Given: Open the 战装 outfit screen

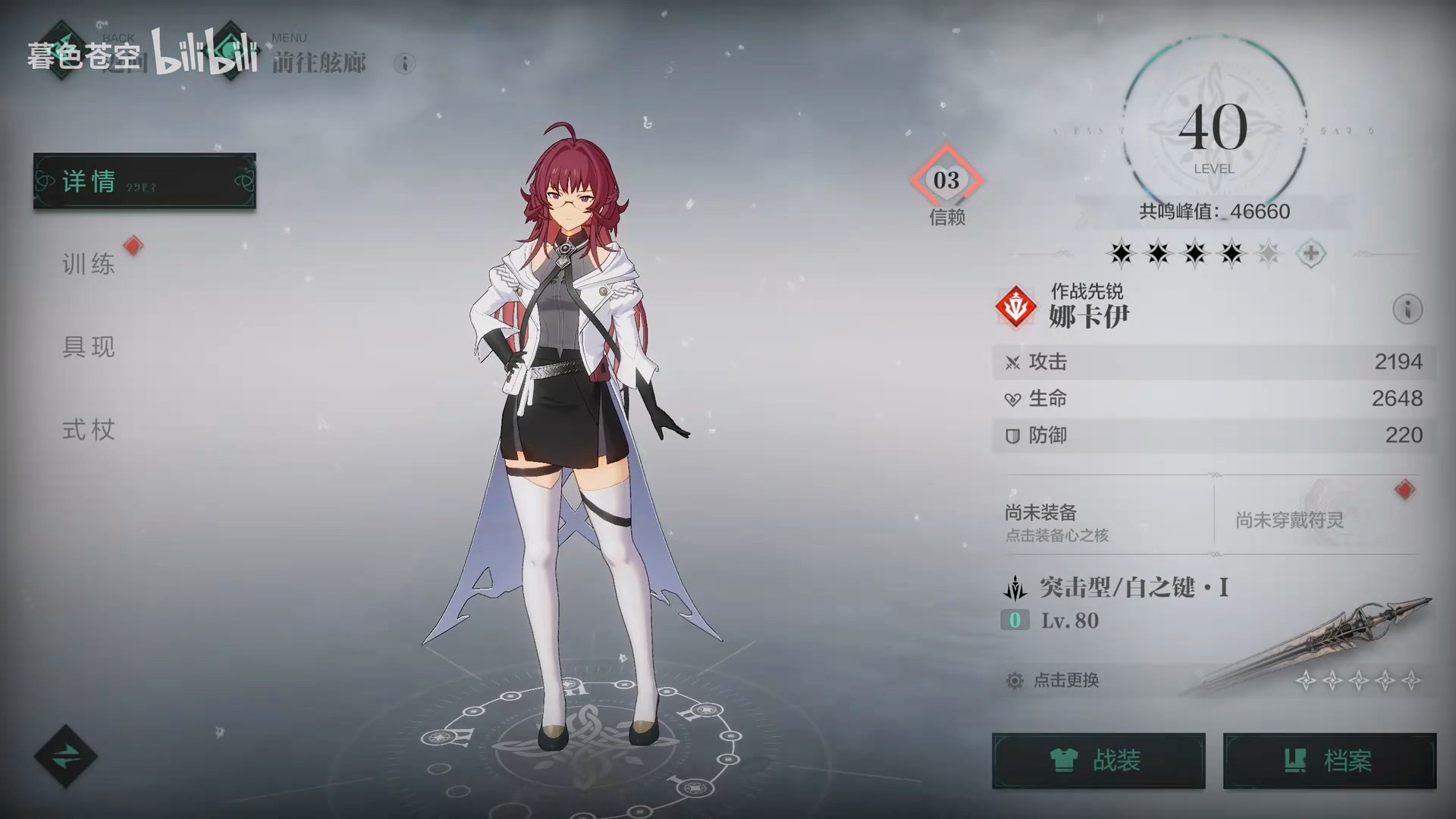Looking at the screenshot, I should (x=1098, y=761).
